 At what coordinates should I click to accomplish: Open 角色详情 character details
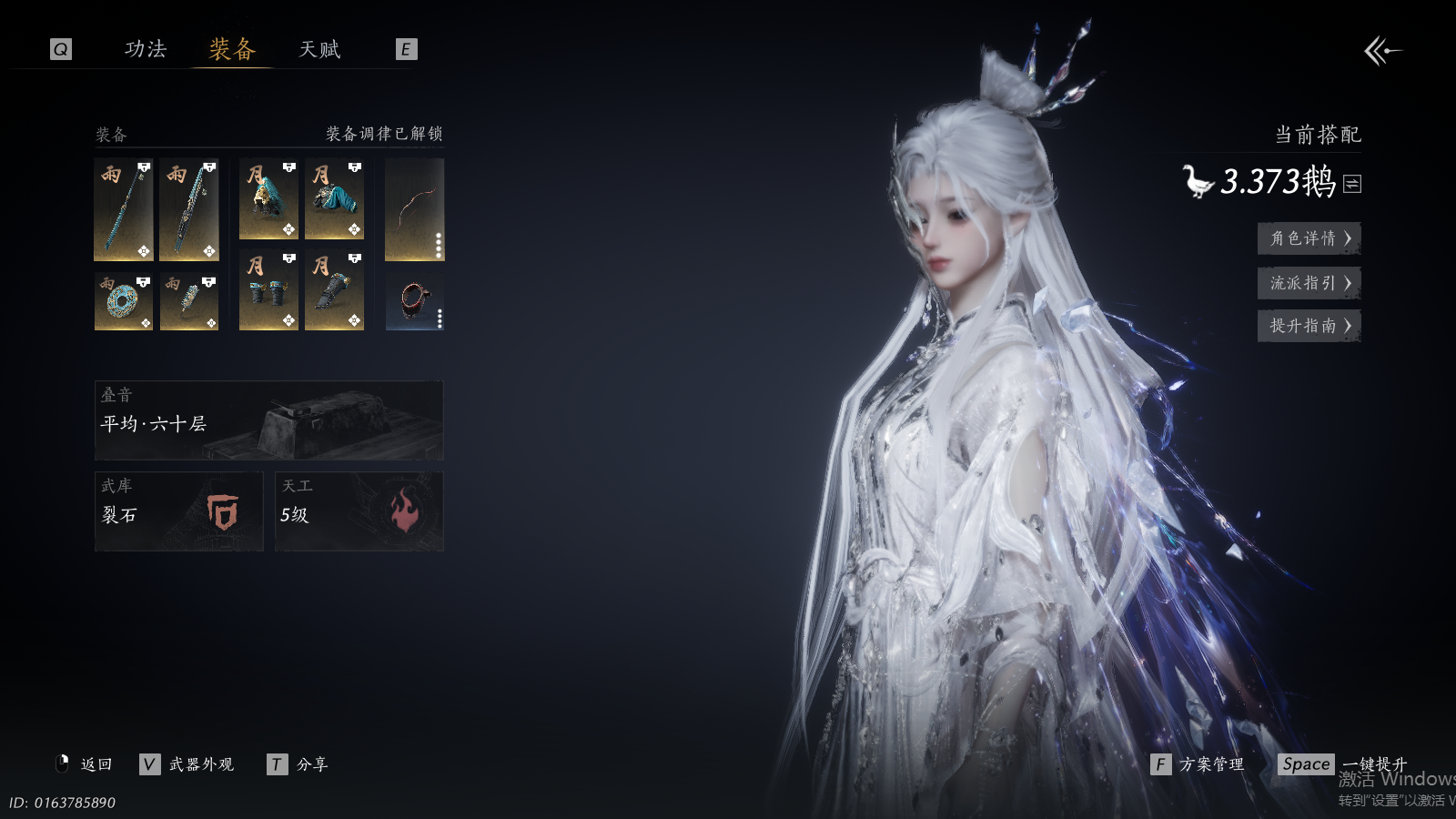(1309, 238)
